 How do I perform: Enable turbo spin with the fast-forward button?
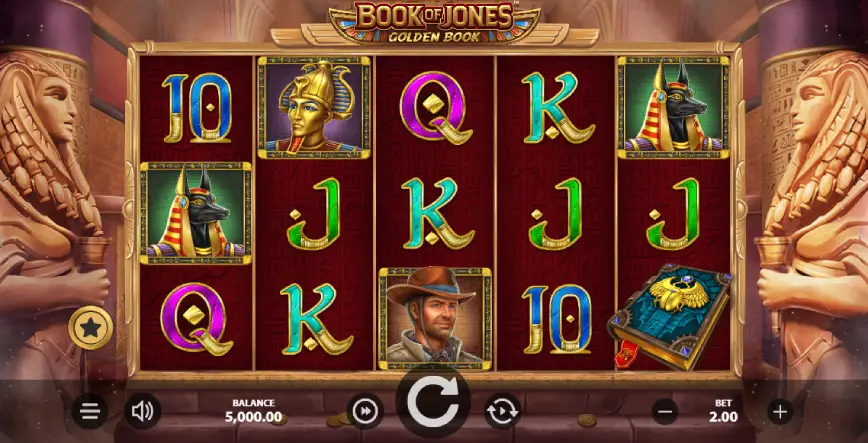tap(365, 410)
